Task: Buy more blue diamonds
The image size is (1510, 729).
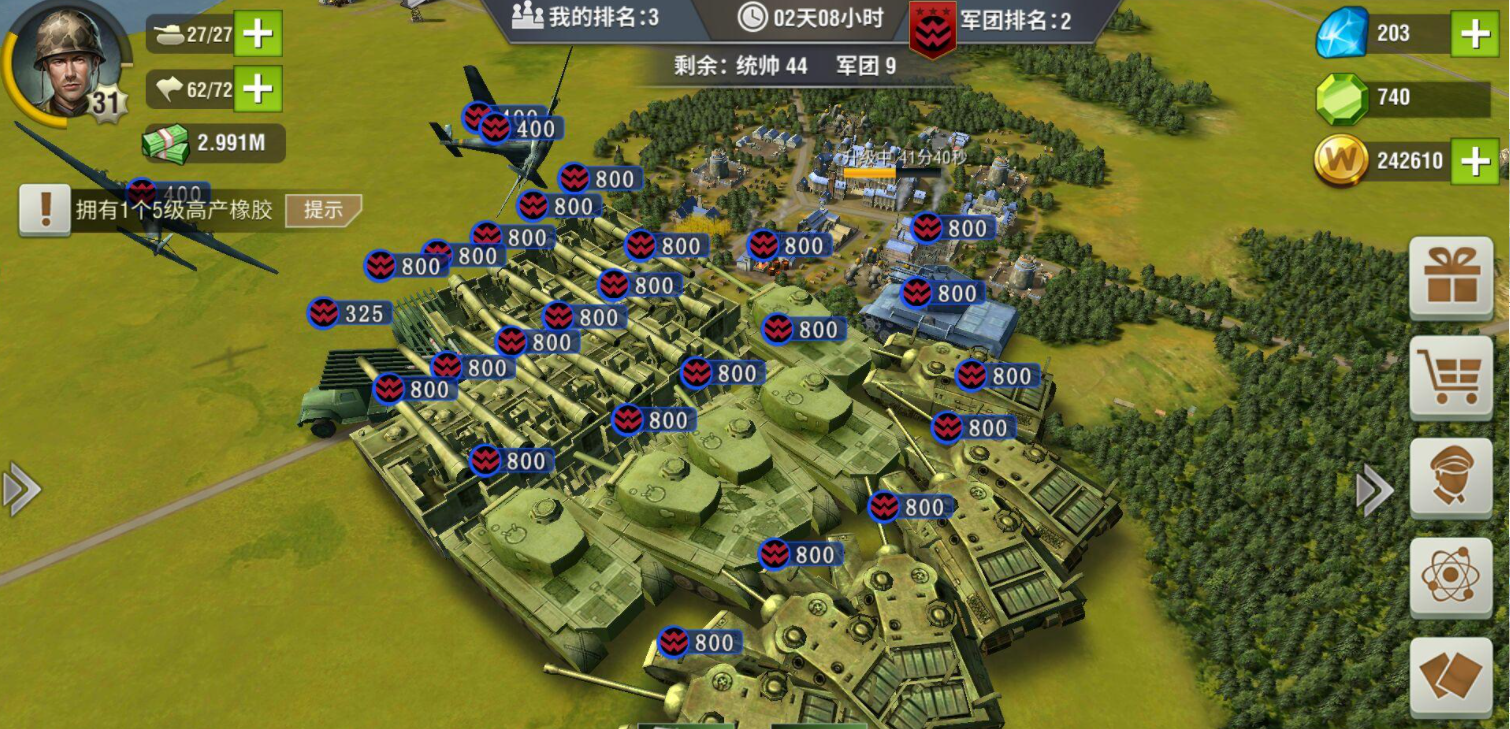Action: 1475,34
